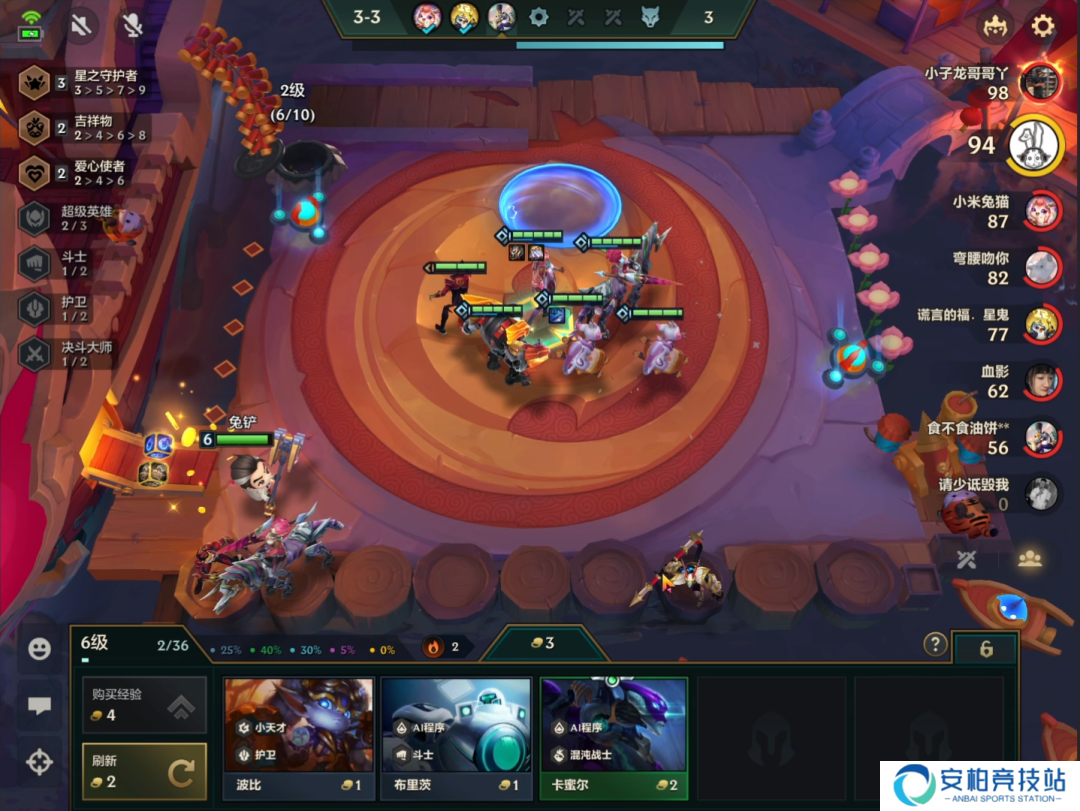Image resolution: width=1080 pixels, height=811 pixels.
Task: Refresh the shop for 2 gold
Action: 144,771
